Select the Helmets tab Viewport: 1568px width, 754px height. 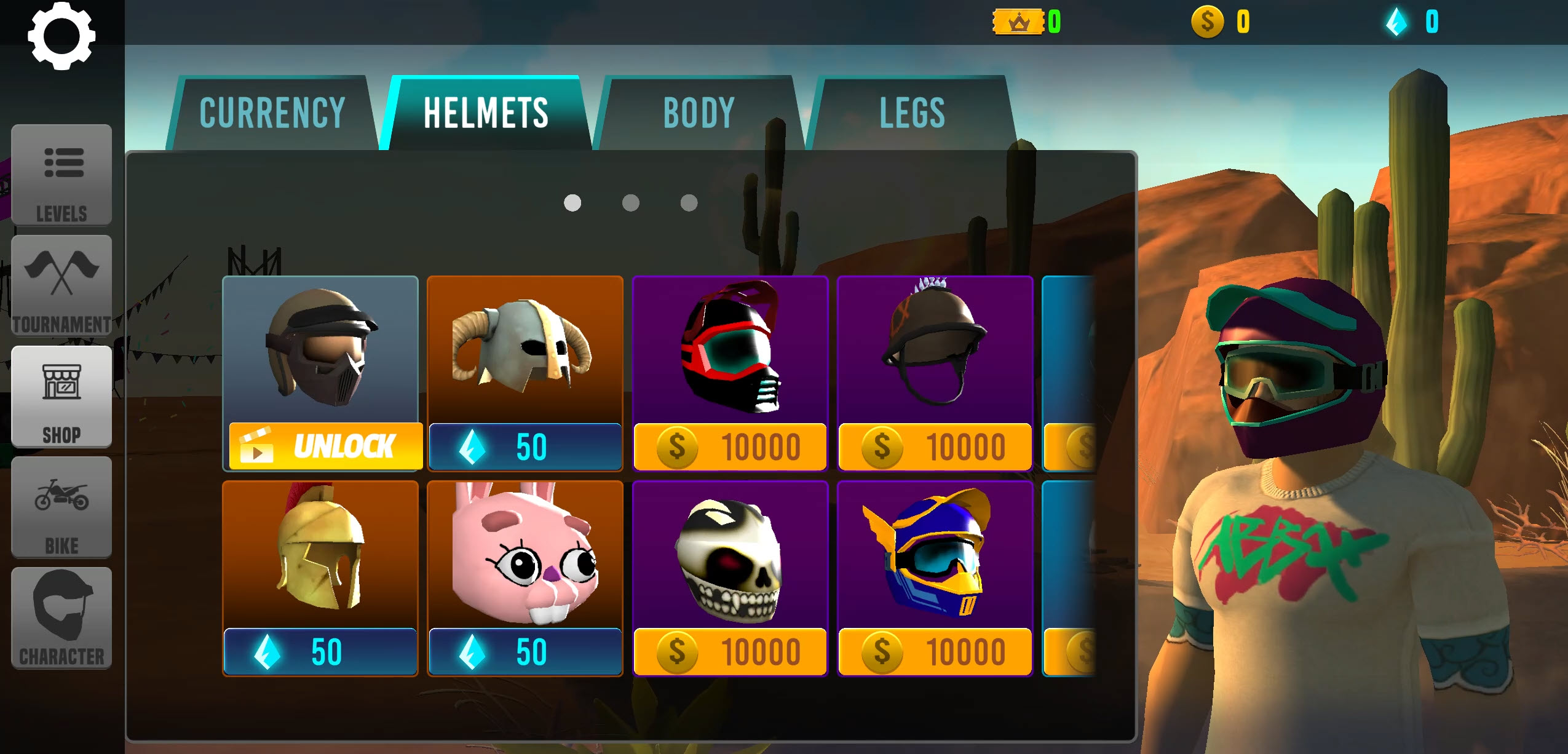point(486,113)
